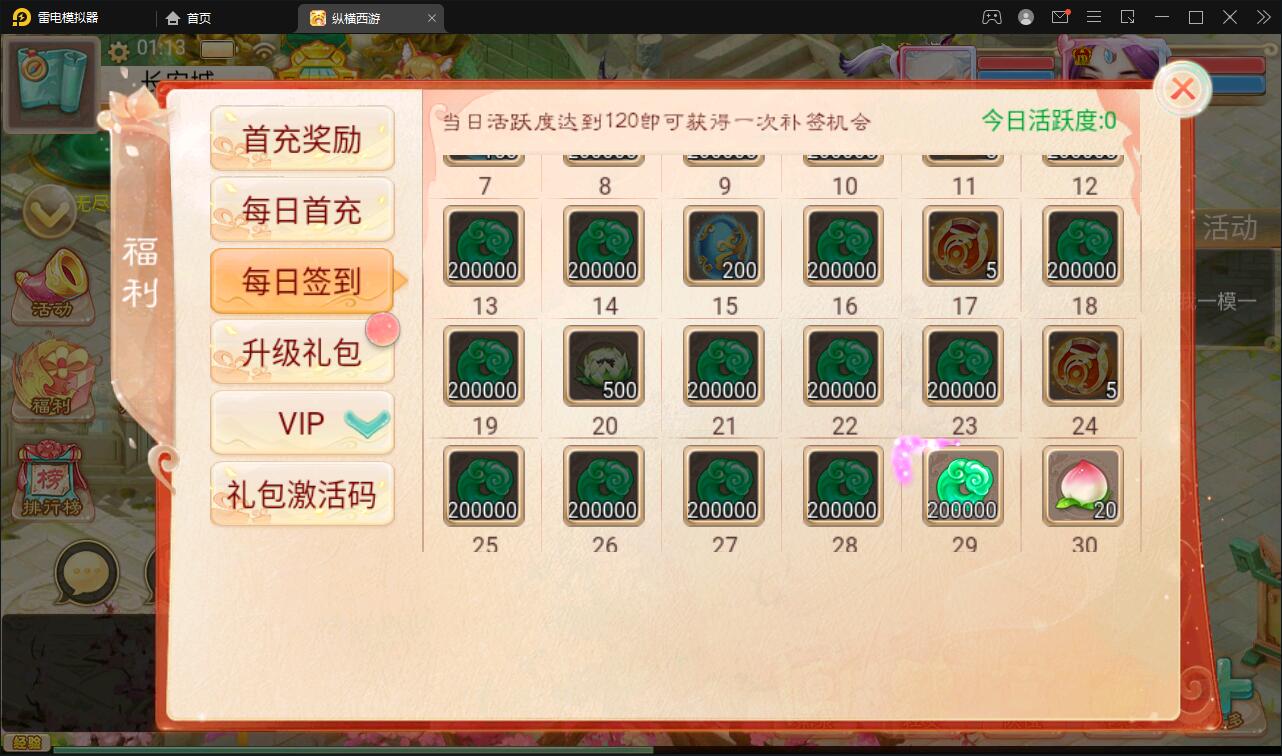Viewport: 1282px width, 756px height.
Task: Expand the double-chevron overflow menu in titlebar
Action: click(x=1263, y=17)
